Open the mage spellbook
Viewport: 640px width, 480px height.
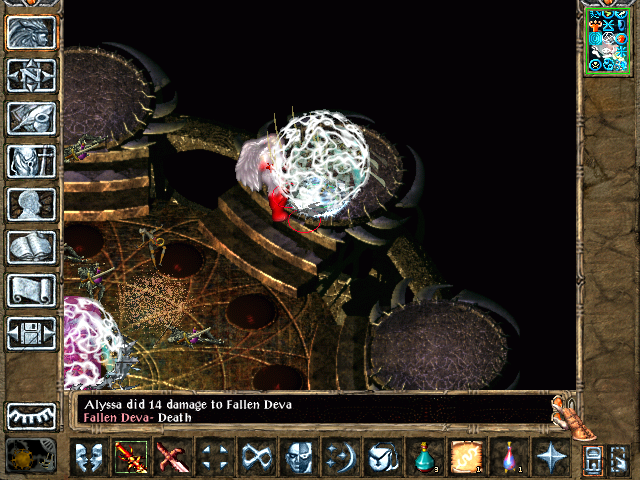(31, 247)
